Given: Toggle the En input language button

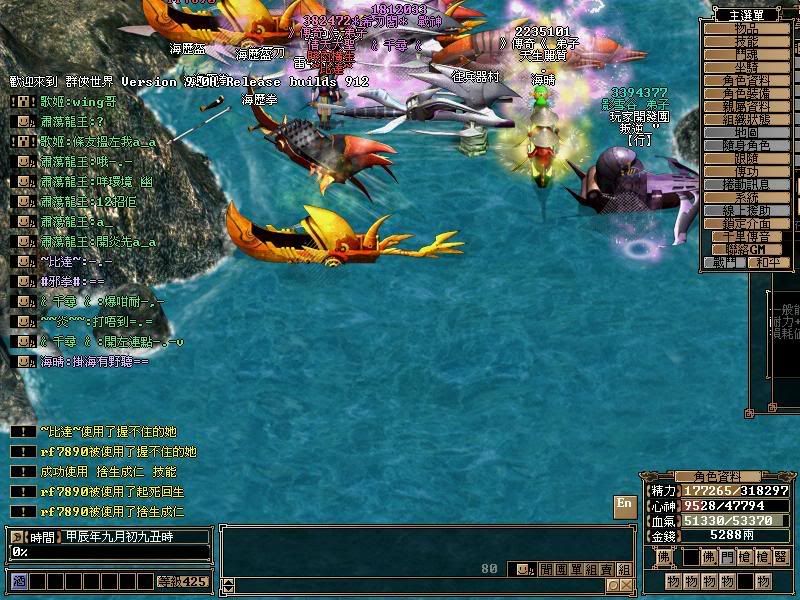Looking at the screenshot, I should 624,504.
